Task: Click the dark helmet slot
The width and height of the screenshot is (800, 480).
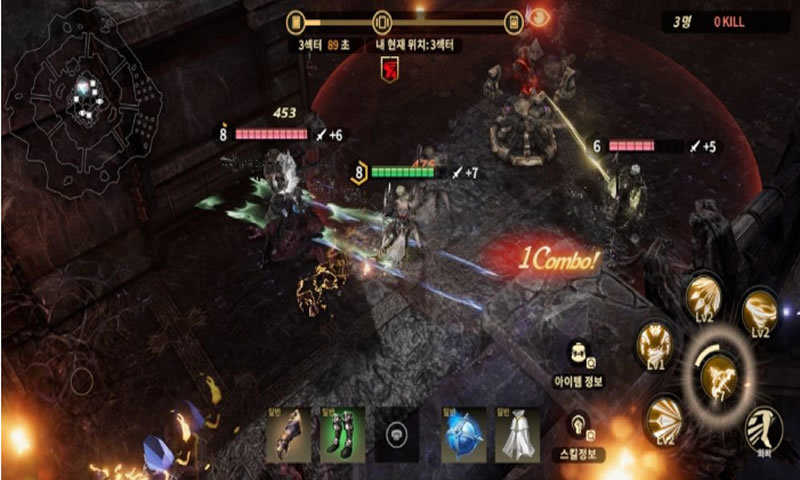Action: click(395, 436)
